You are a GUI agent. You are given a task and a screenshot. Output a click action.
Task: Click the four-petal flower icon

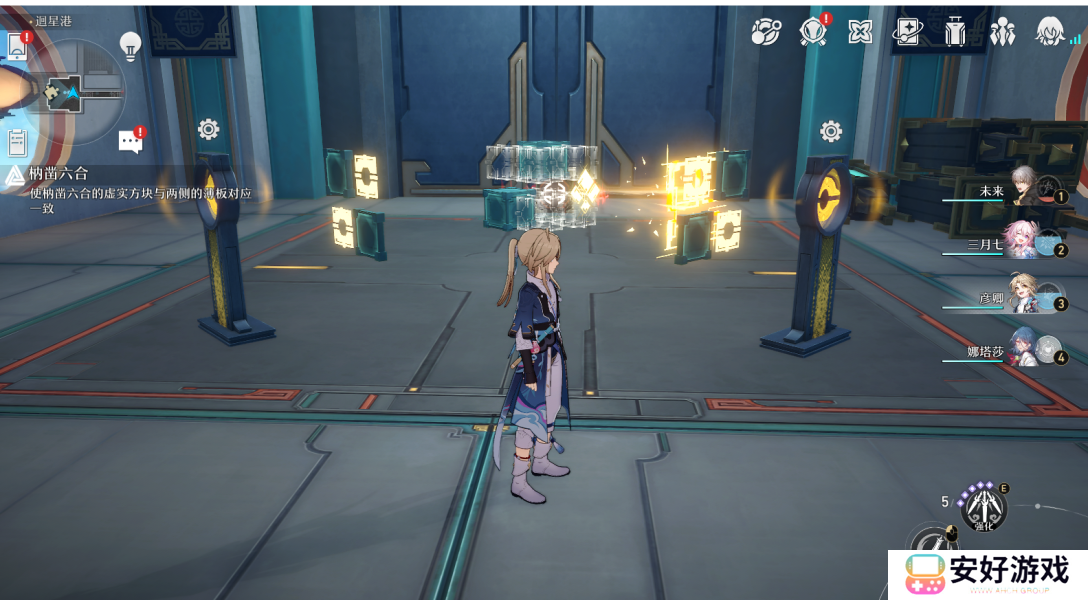click(x=860, y=32)
